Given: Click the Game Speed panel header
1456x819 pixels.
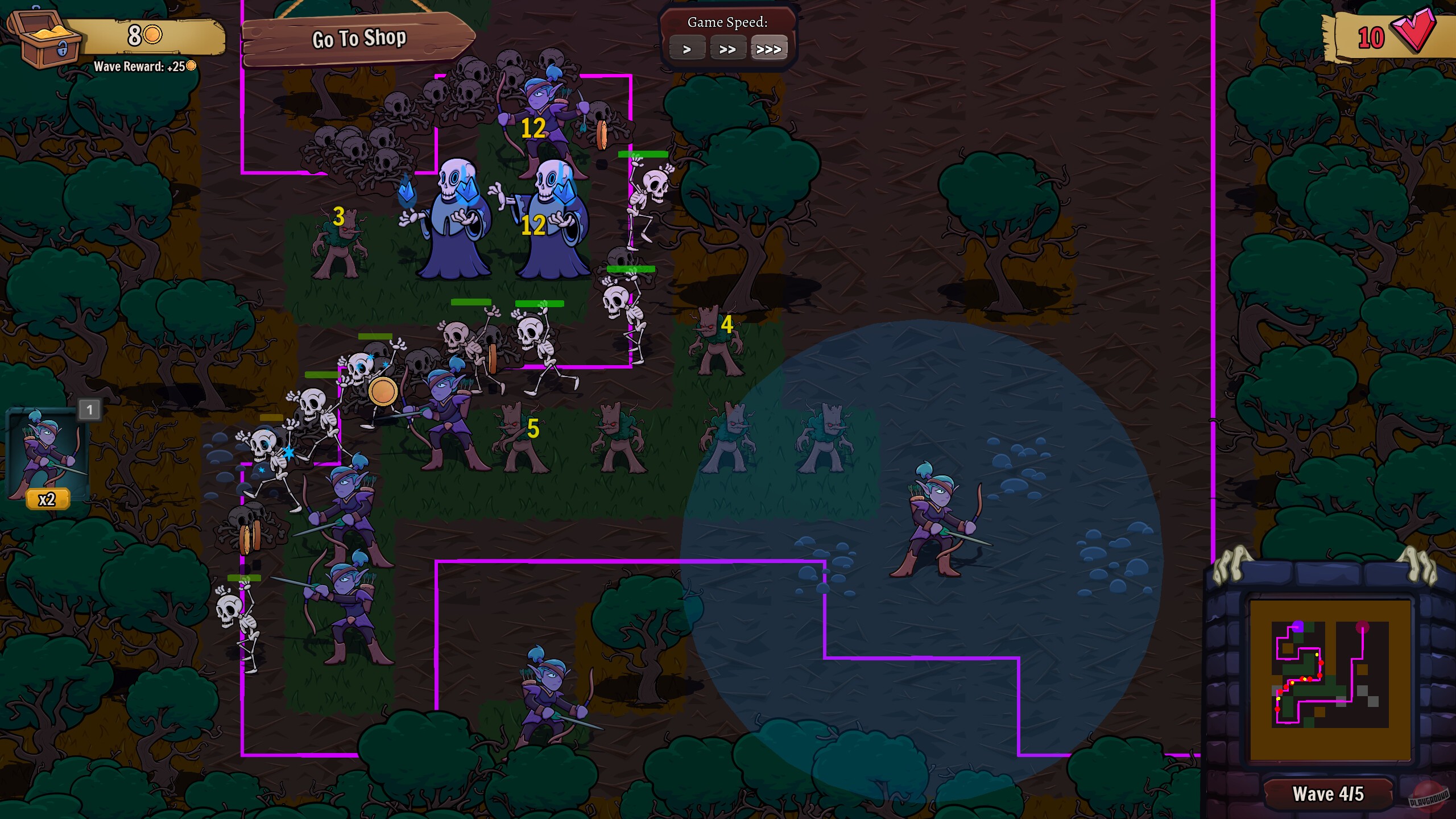Looking at the screenshot, I should pyautogui.click(x=730, y=23).
